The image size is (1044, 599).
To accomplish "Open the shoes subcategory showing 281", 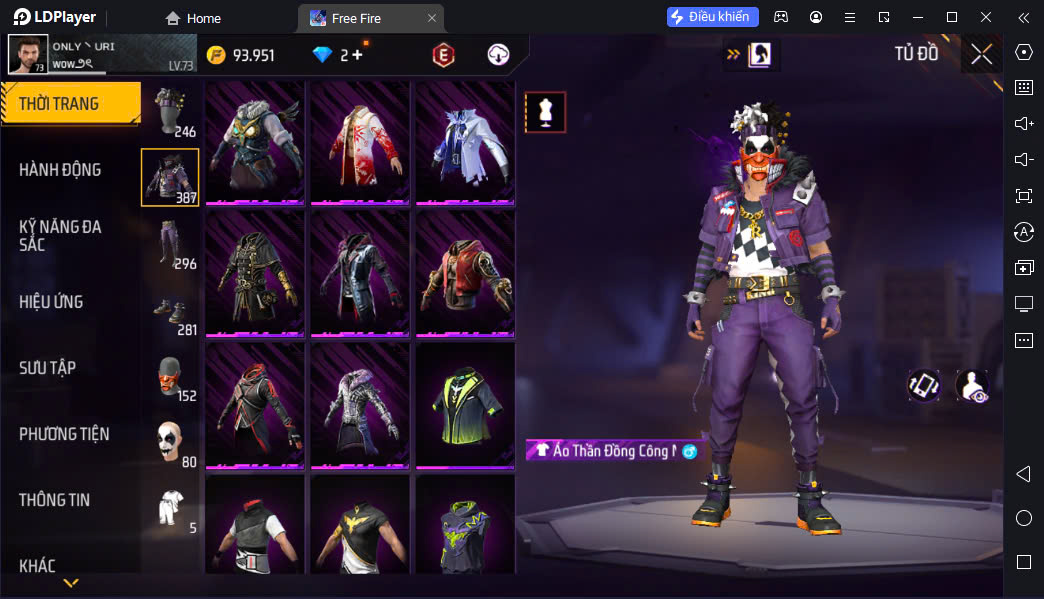I will pyautogui.click(x=170, y=311).
